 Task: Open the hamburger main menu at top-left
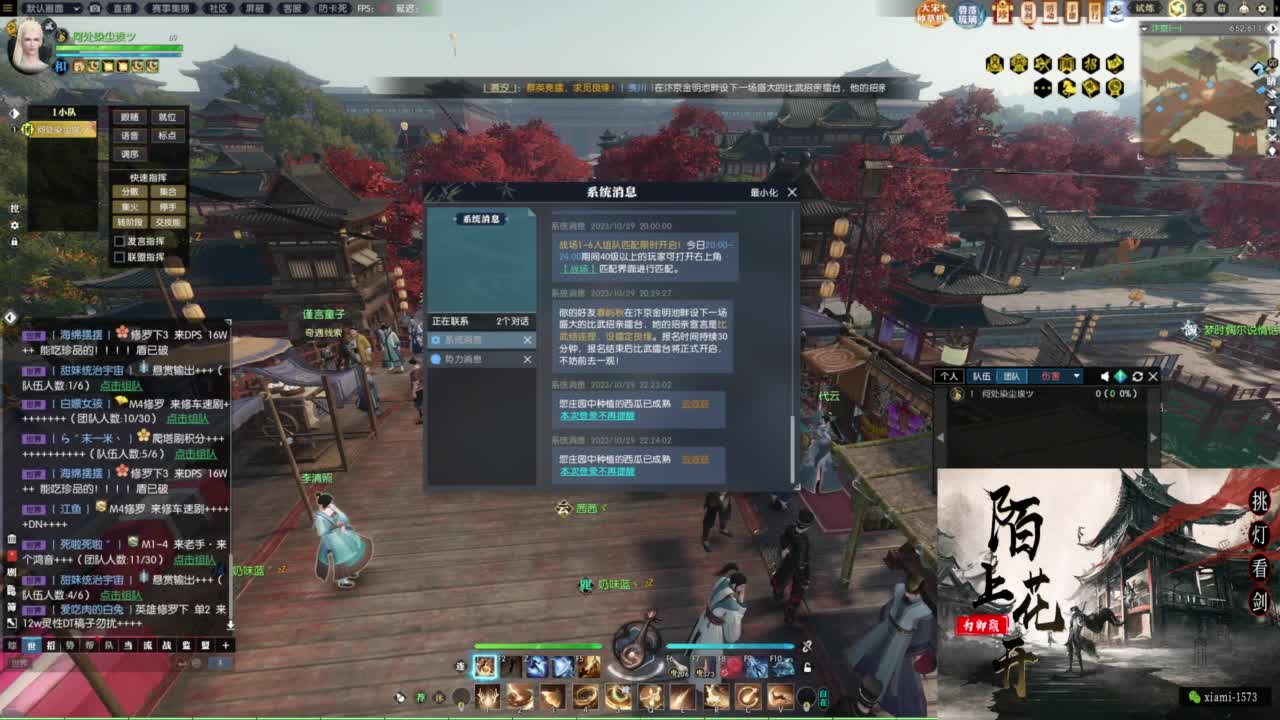click(x=8, y=8)
